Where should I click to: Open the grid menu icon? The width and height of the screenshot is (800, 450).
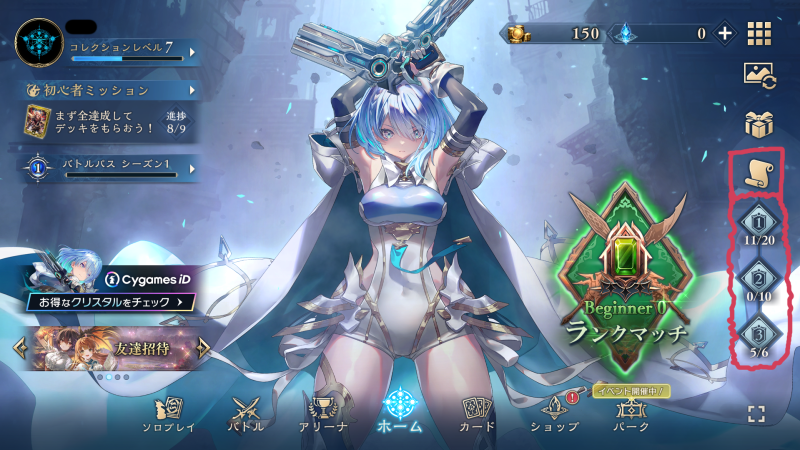[x=759, y=33]
